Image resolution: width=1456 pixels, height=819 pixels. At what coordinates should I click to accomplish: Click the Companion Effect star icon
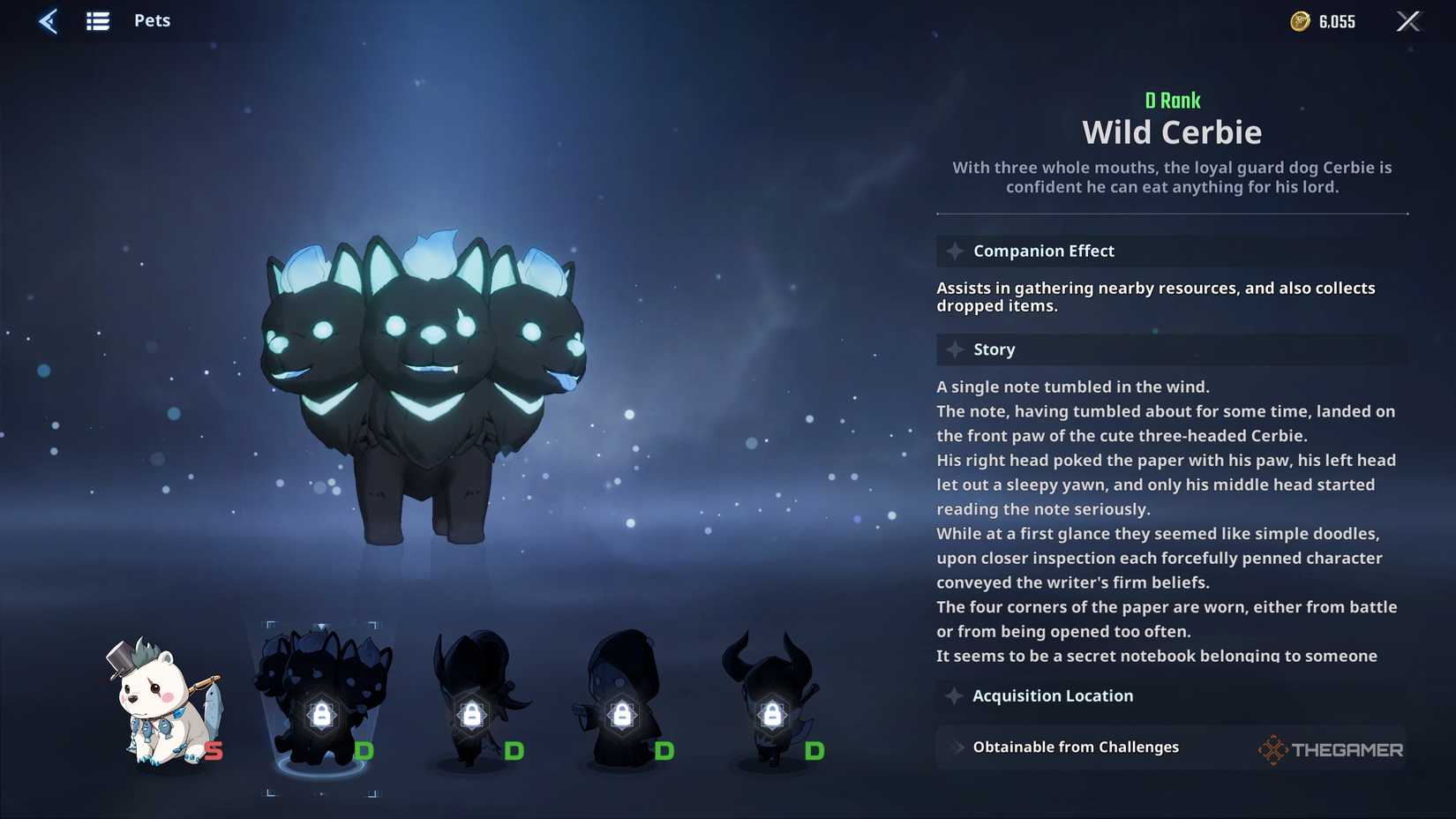click(954, 251)
